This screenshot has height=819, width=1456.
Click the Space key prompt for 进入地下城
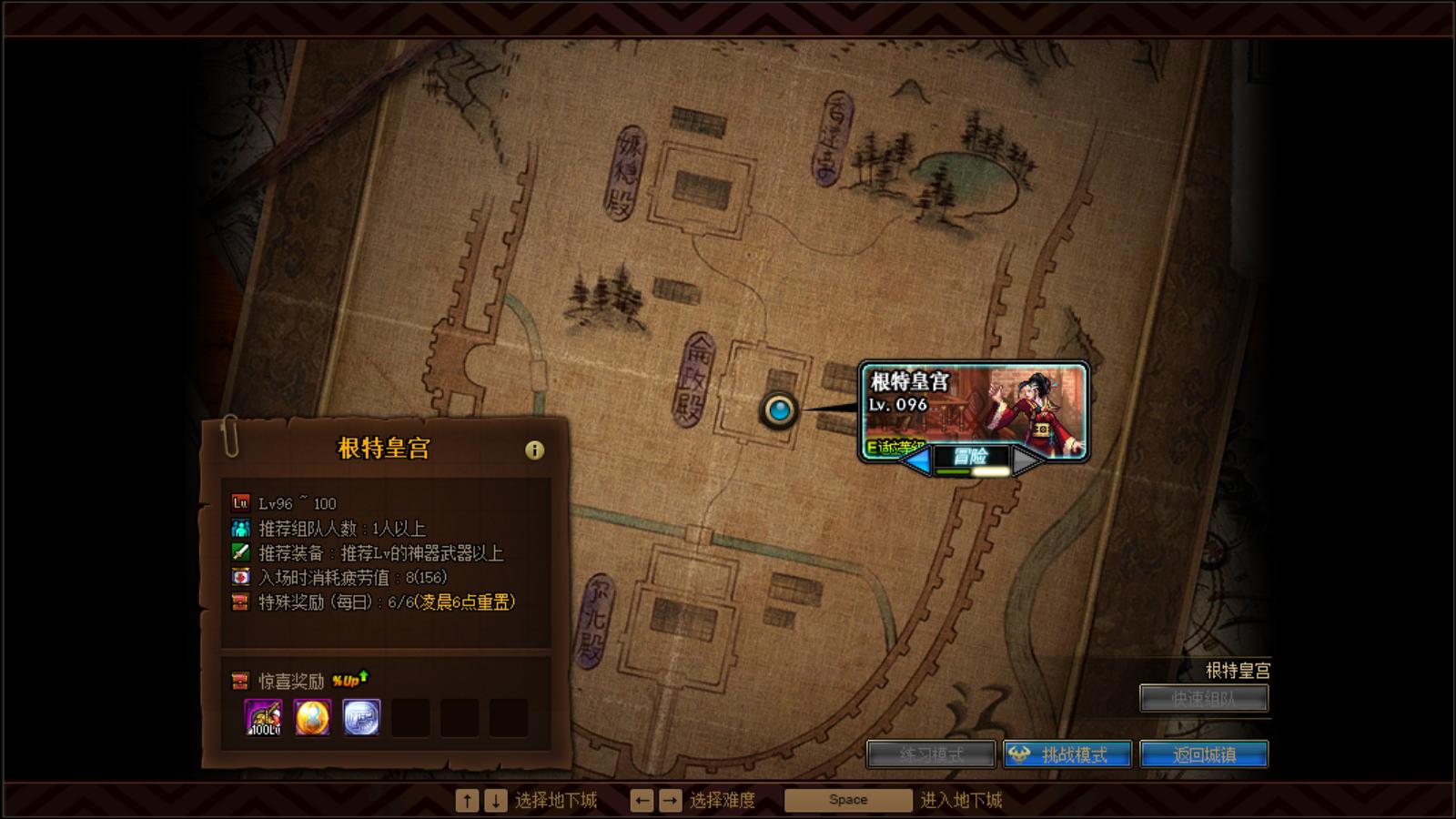(x=846, y=799)
